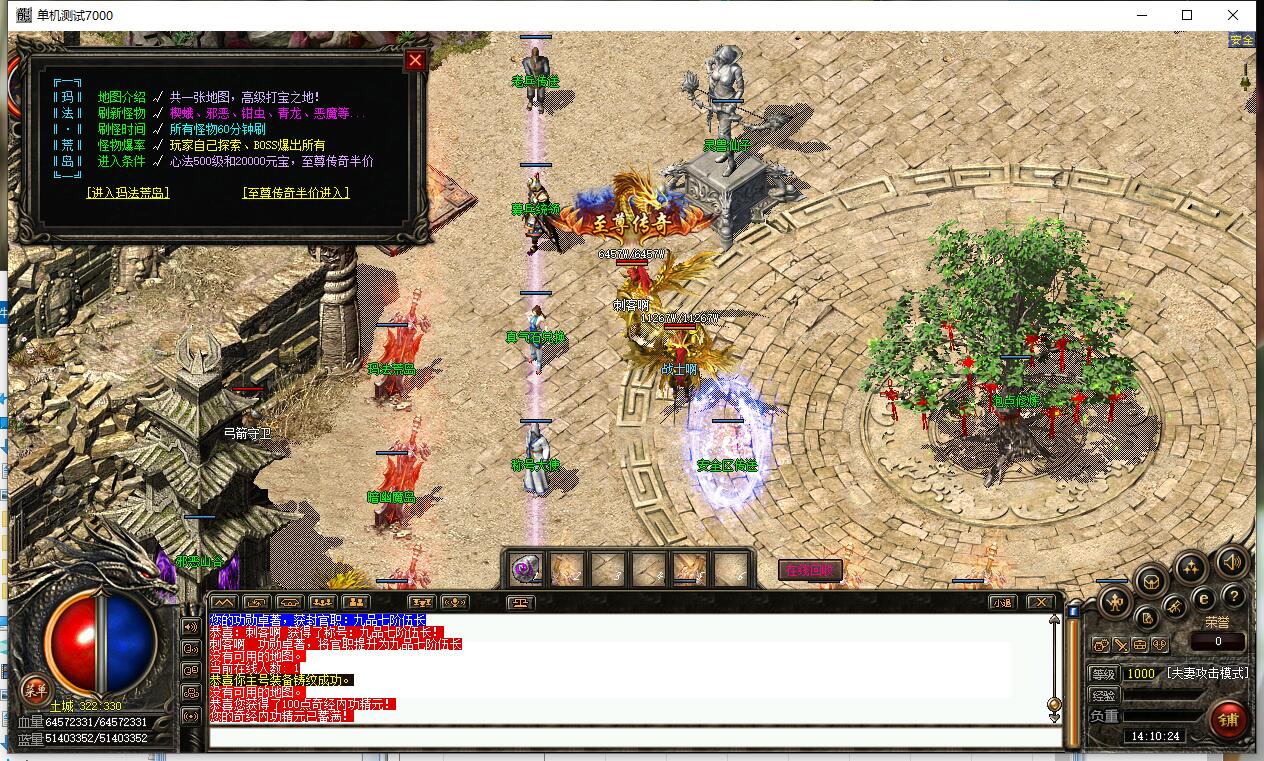The height and width of the screenshot is (761, 1264).
Task: Click the chat text input field
Action: pos(634,738)
